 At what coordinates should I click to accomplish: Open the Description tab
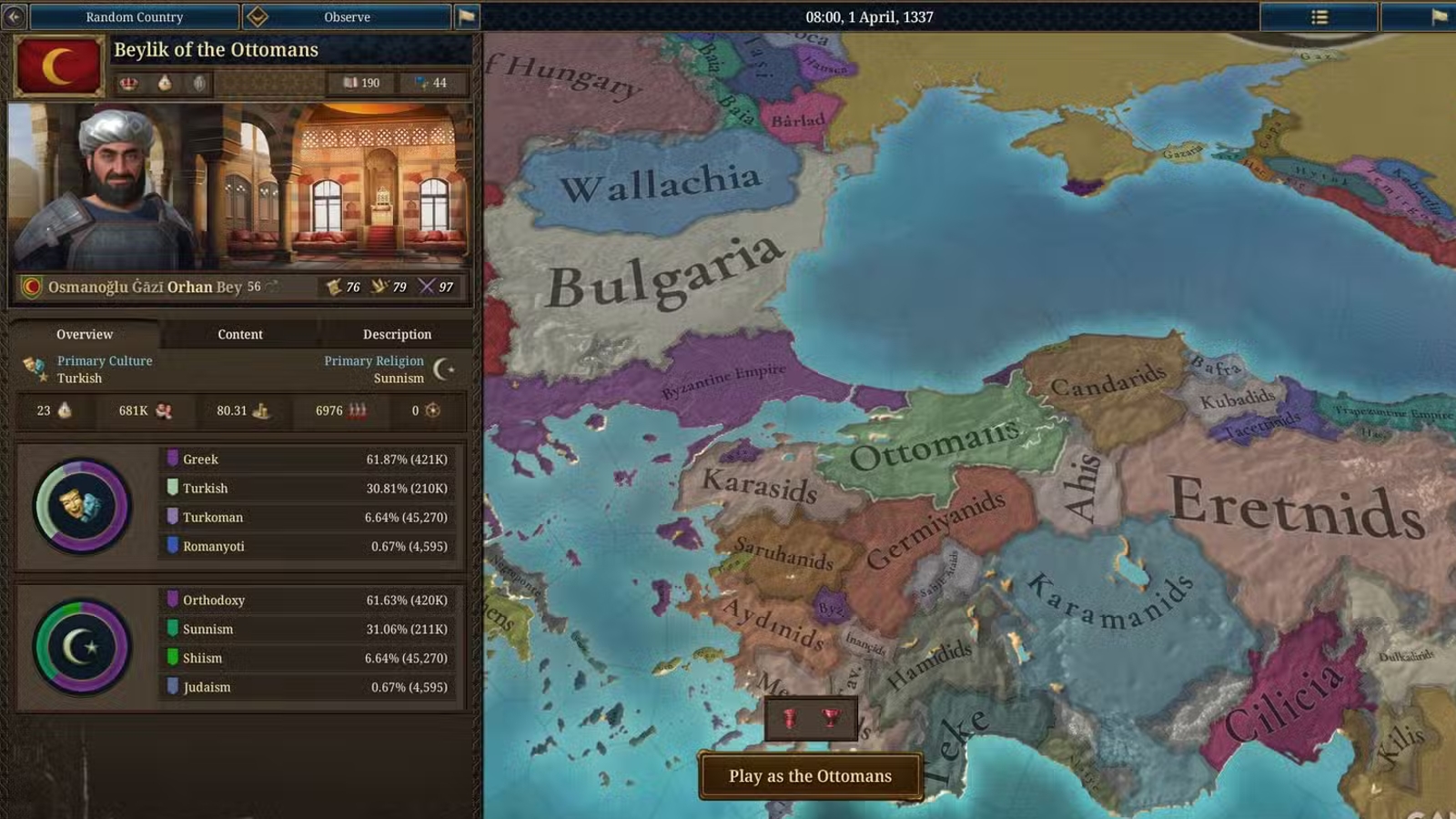point(397,334)
